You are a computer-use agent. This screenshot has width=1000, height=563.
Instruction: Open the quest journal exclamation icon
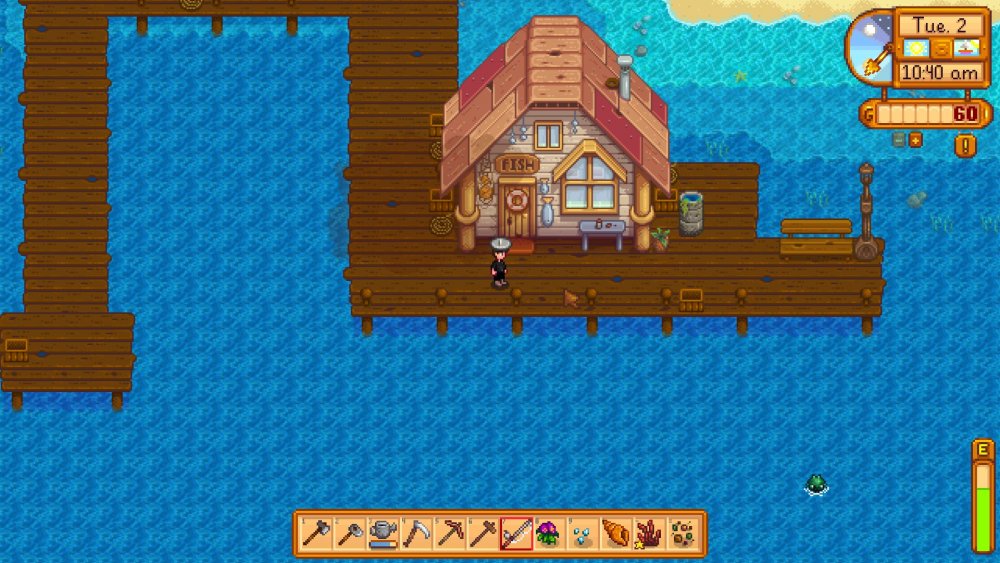965,146
